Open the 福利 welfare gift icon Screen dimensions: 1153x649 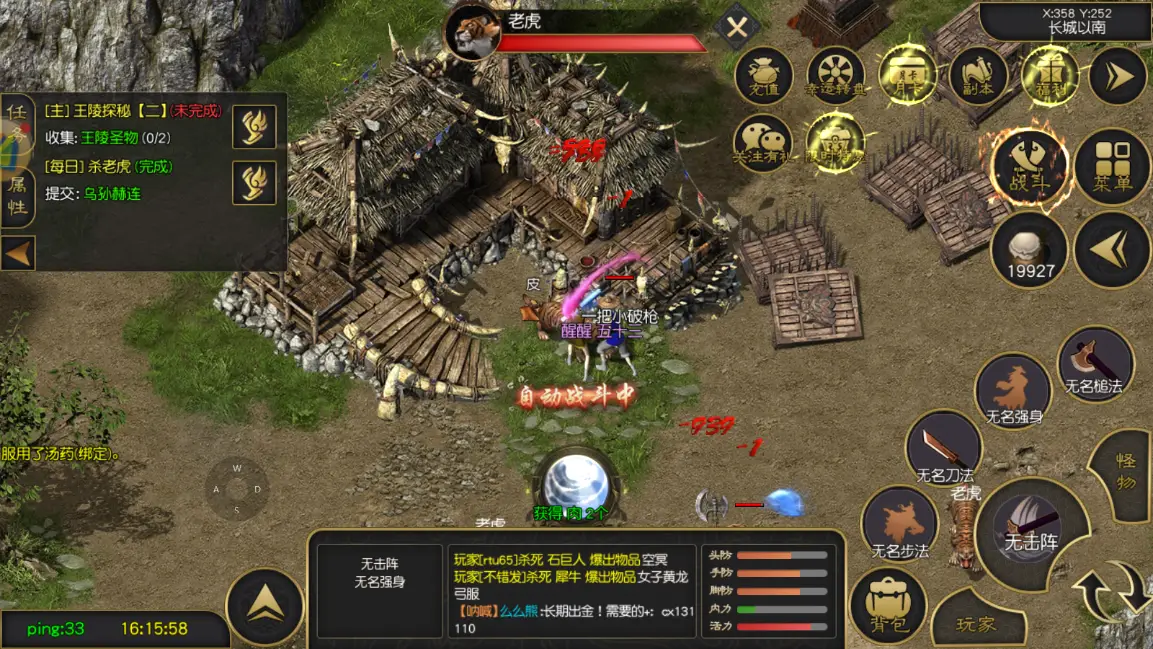1049,76
